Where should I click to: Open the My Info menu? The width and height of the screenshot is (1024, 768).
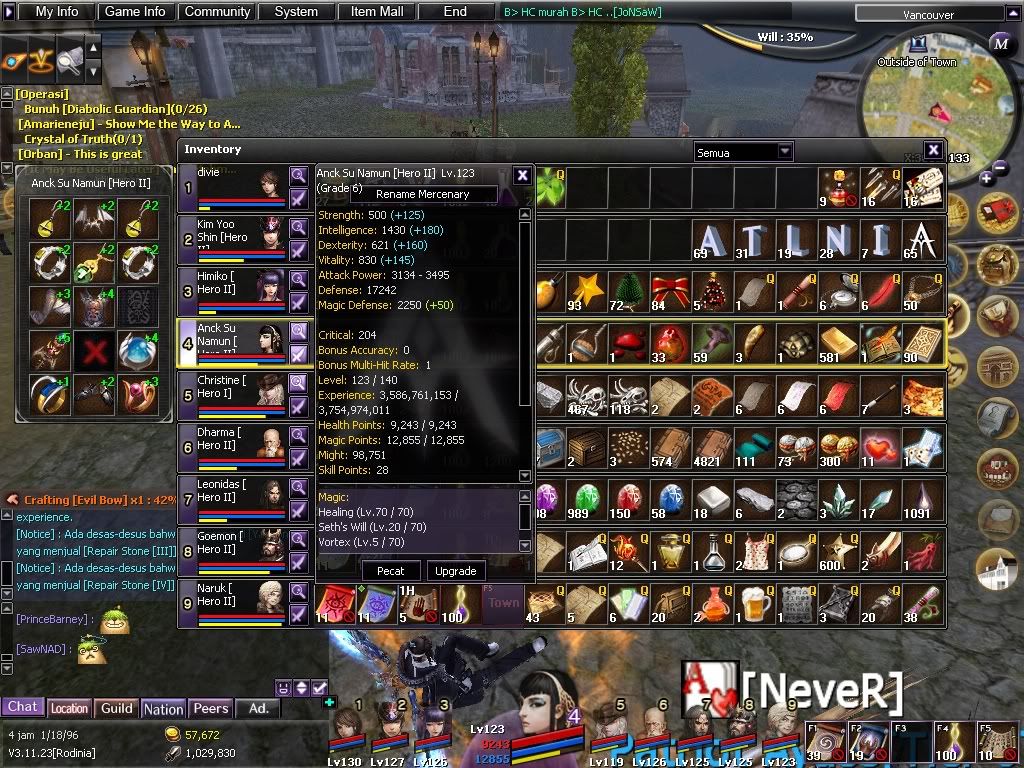[57, 12]
